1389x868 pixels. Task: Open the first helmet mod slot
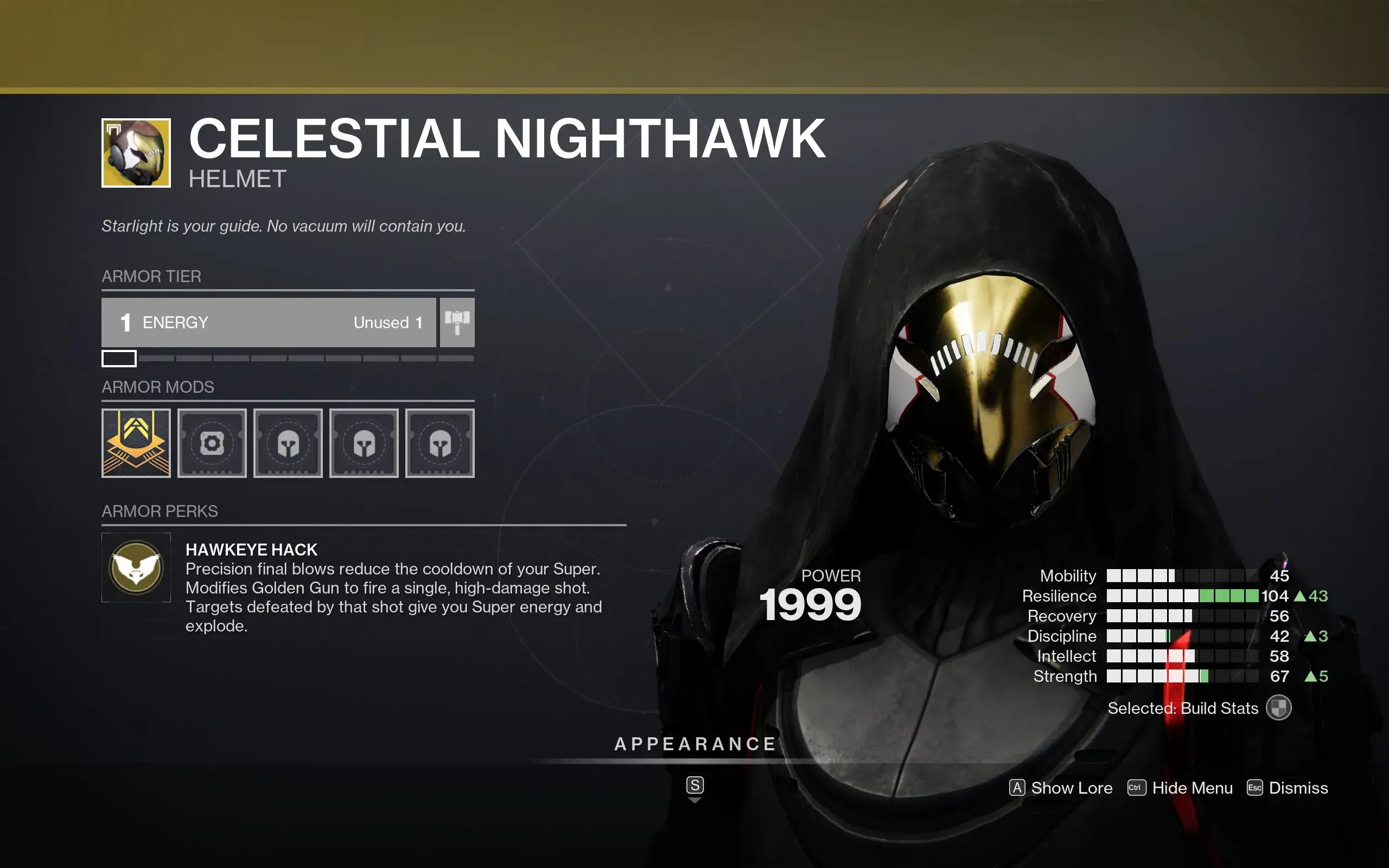pyautogui.click(x=288, y=443)
